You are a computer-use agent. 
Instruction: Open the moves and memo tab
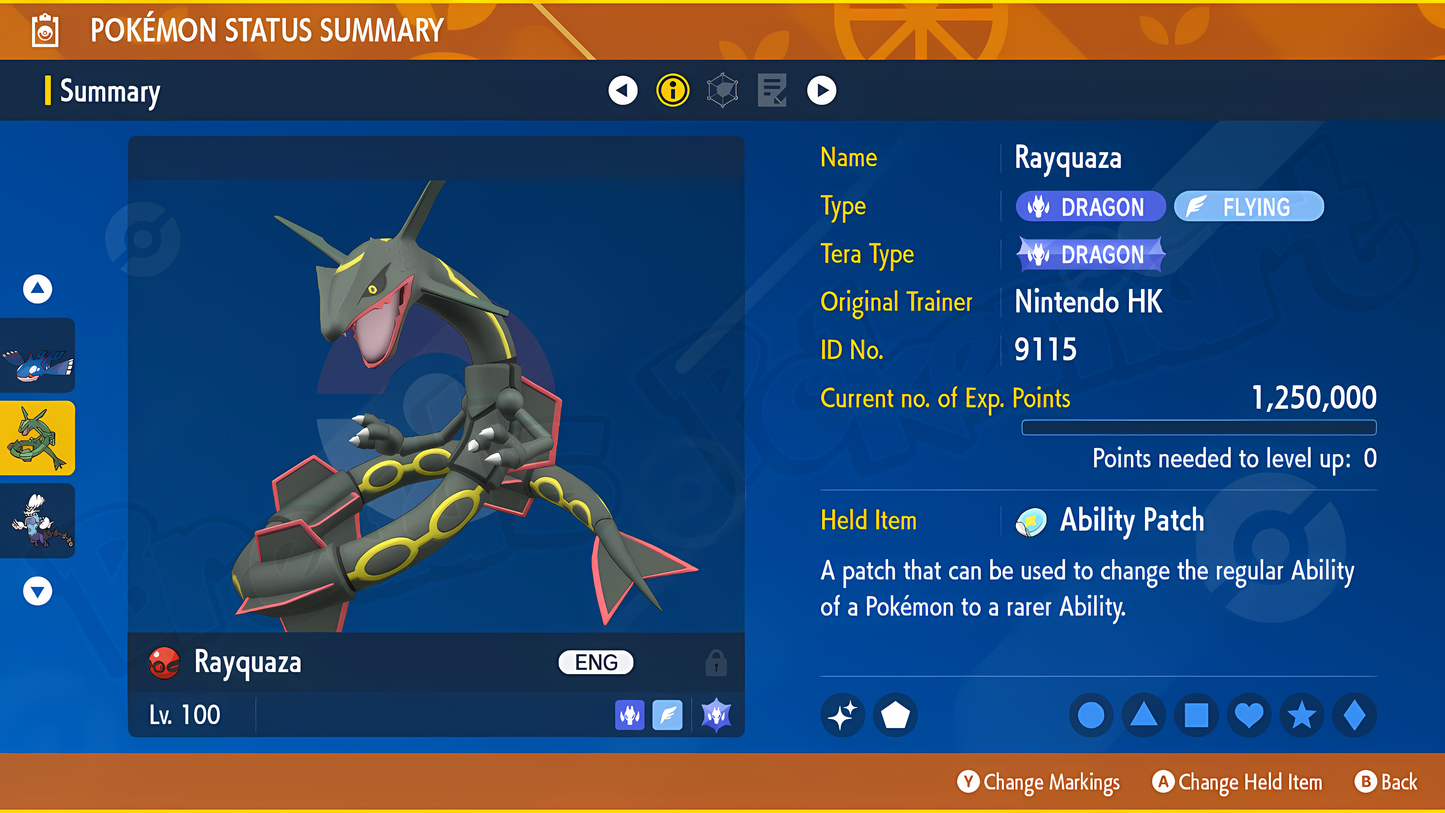point(772,91)
